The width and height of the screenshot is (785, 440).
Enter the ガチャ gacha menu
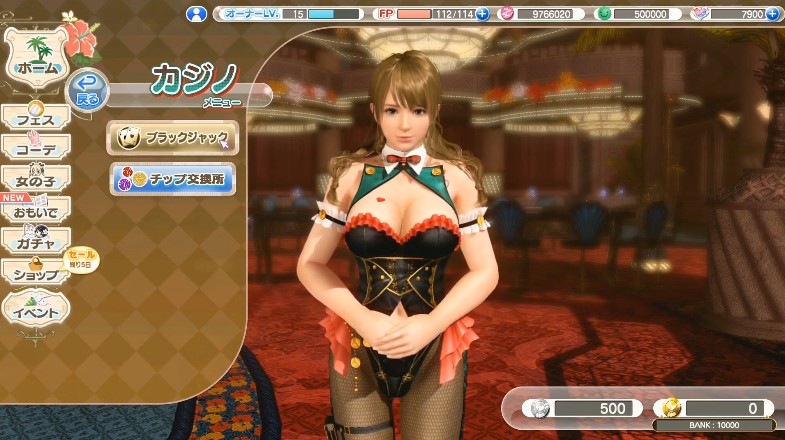coord(35,242)
